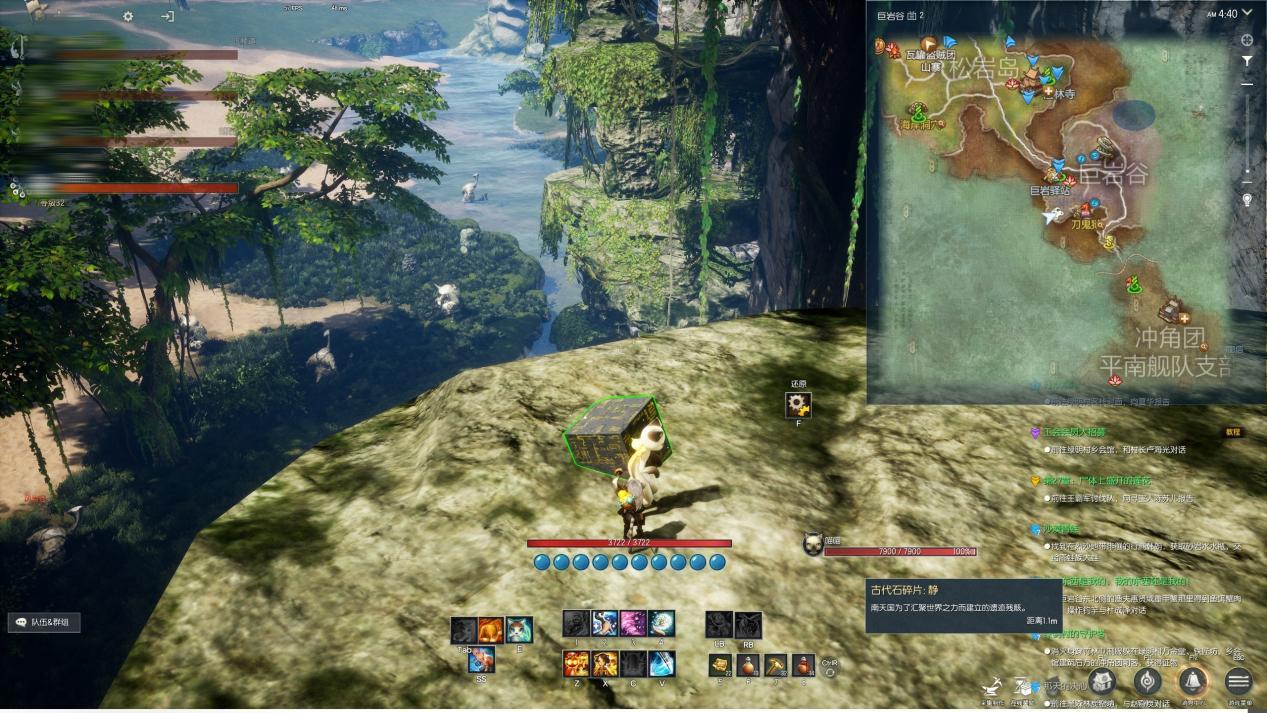Image resolution: width=1267 pixels, height=713 pixels.
Task: Use the repair hammer item slot
Action: click(775, 665)
